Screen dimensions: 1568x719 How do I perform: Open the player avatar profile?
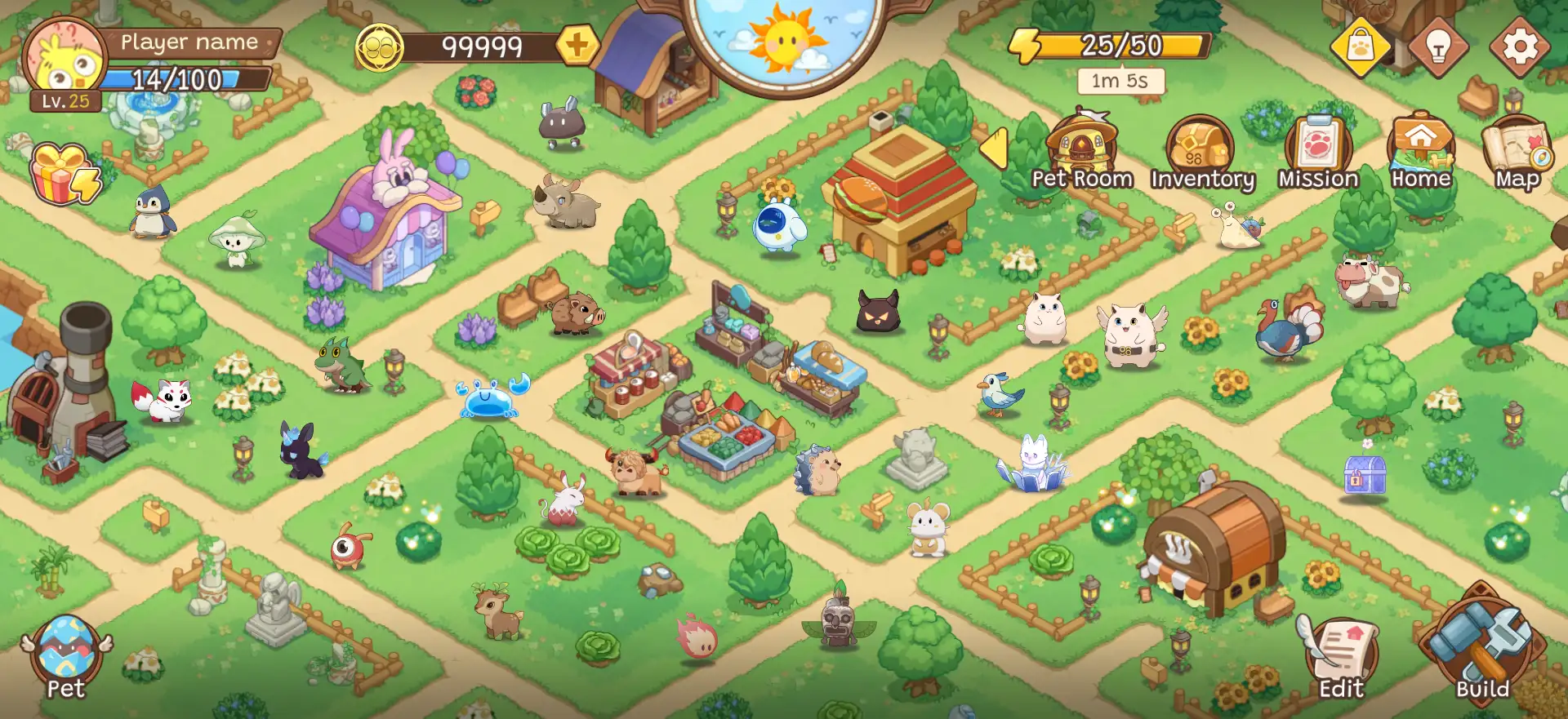pyautogui.click(x=64, y=61)
